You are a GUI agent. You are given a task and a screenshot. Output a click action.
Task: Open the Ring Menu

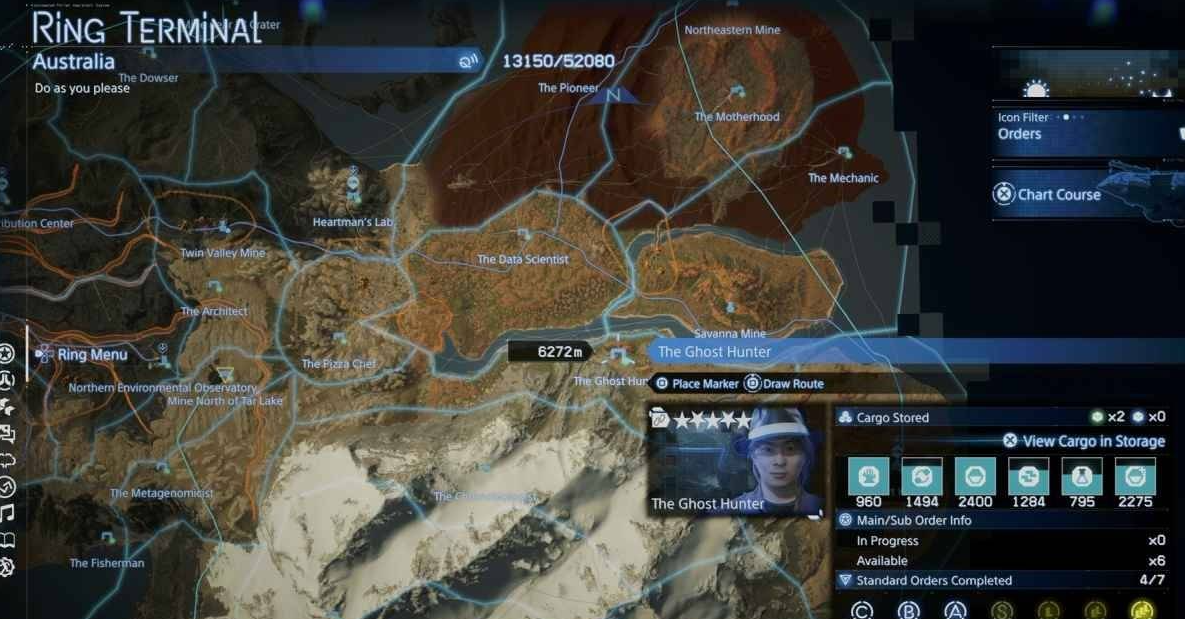92,354
